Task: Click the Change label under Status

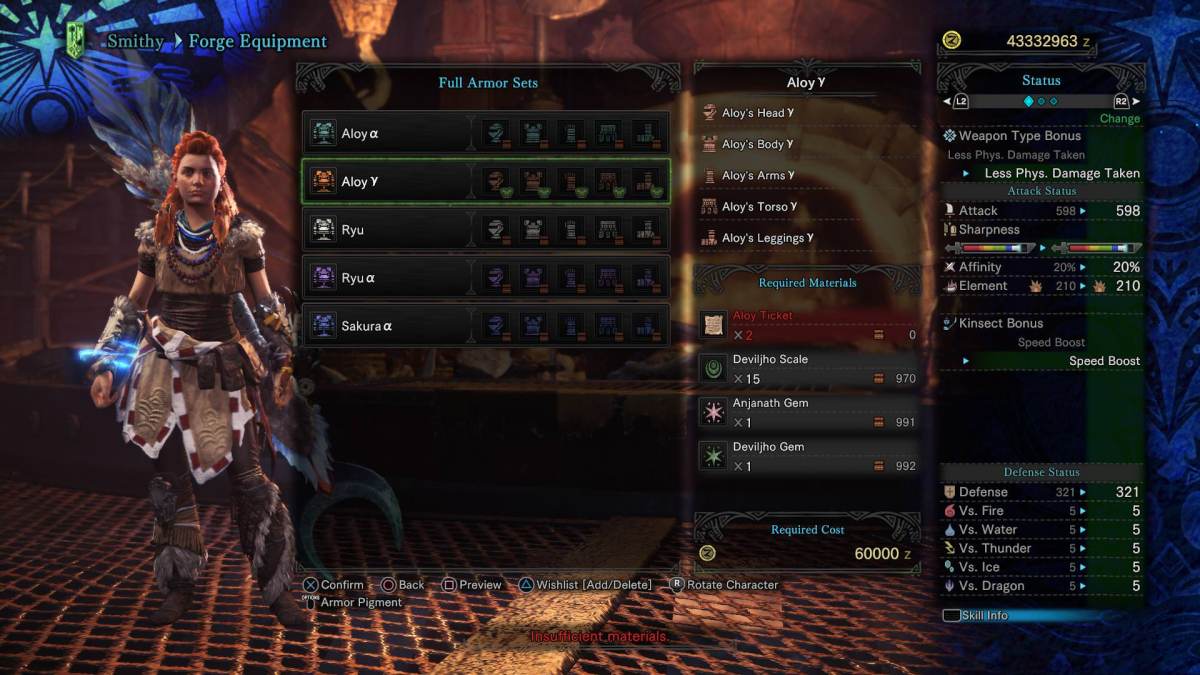Action: (x=1119, y=118)
